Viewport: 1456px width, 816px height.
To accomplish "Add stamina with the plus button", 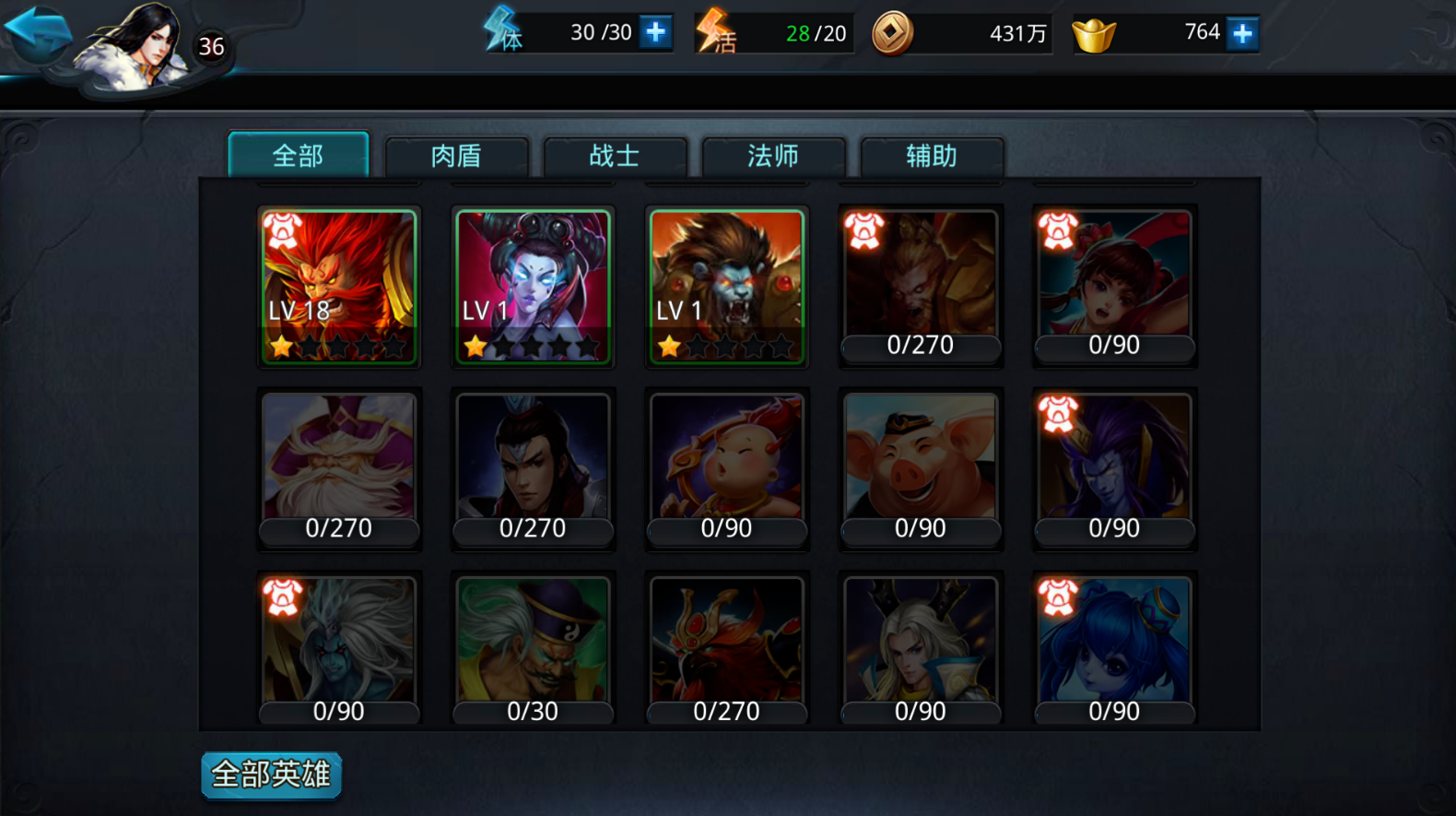I will [655, 32].
